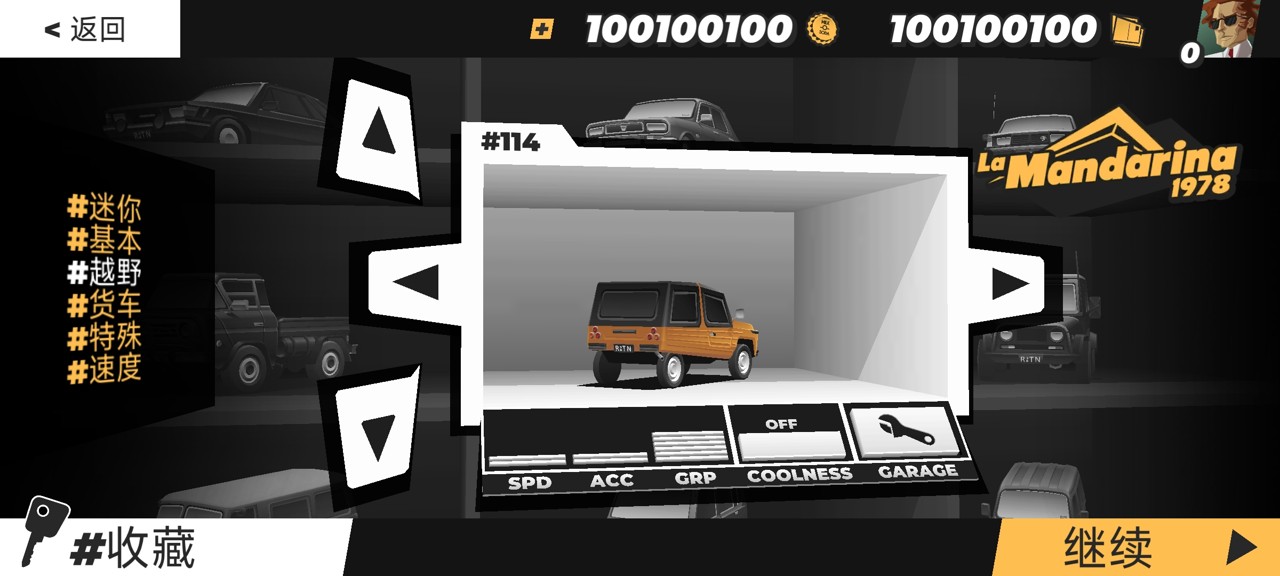Switch to the #迷你 category
Viewport: 1280px width, 576px height.
click(104, 208)
